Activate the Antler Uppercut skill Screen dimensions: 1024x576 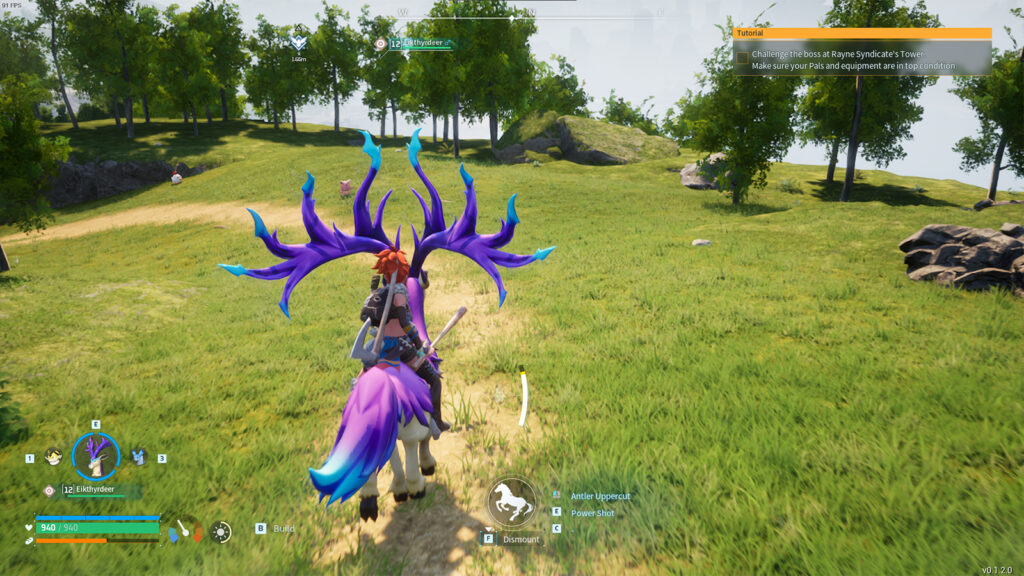600,496
